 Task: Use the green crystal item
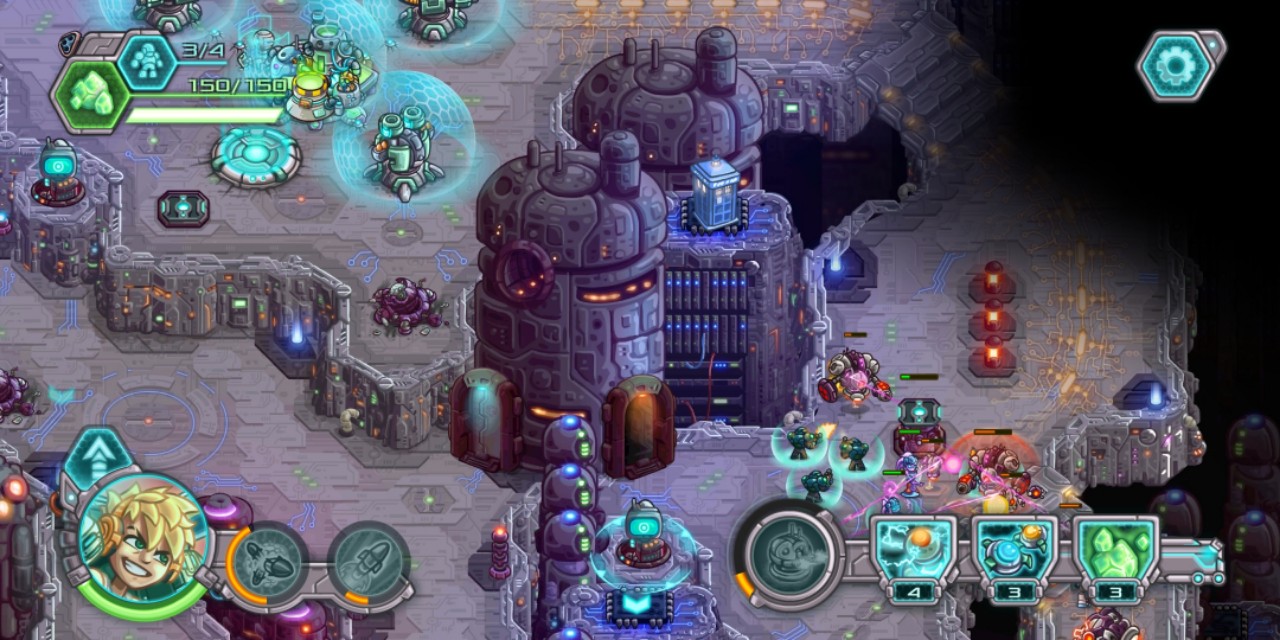pyautogui.click(x=1114, y=550)
